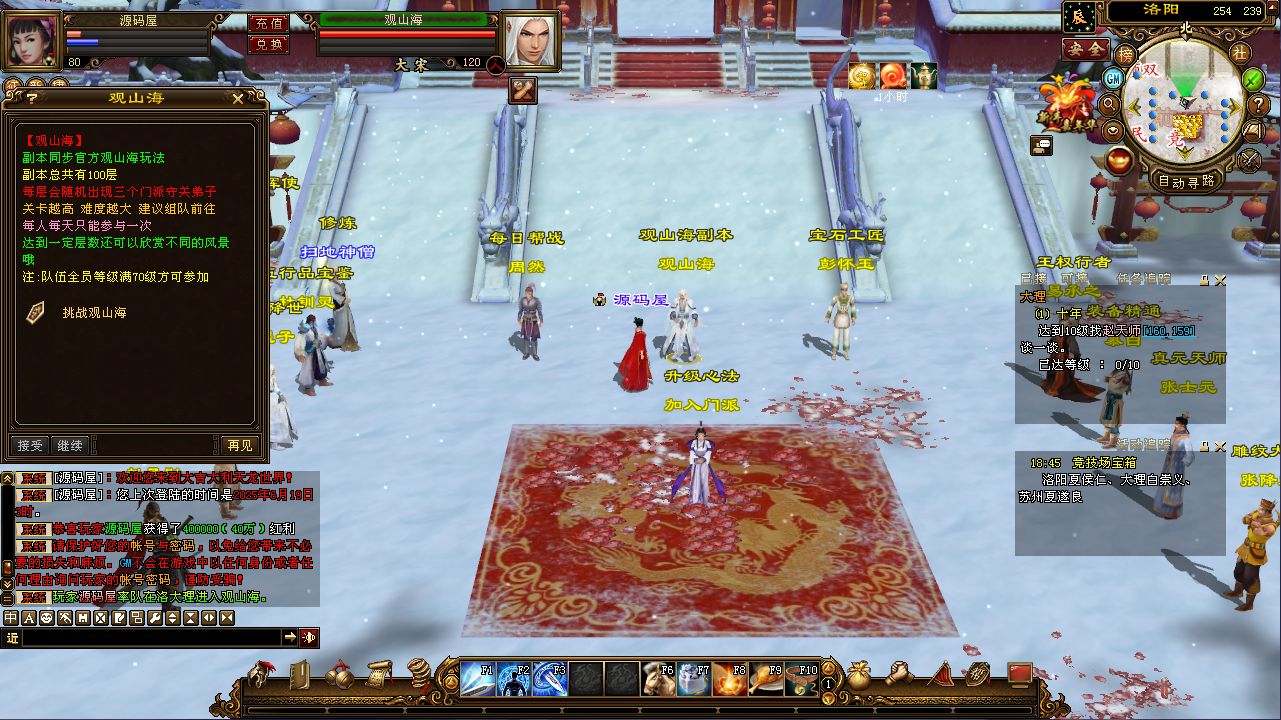Toggle the 中 input method in chat bar
Image resolution: width=1281 pixels, height=720 pixels.
tap(9, 618)
